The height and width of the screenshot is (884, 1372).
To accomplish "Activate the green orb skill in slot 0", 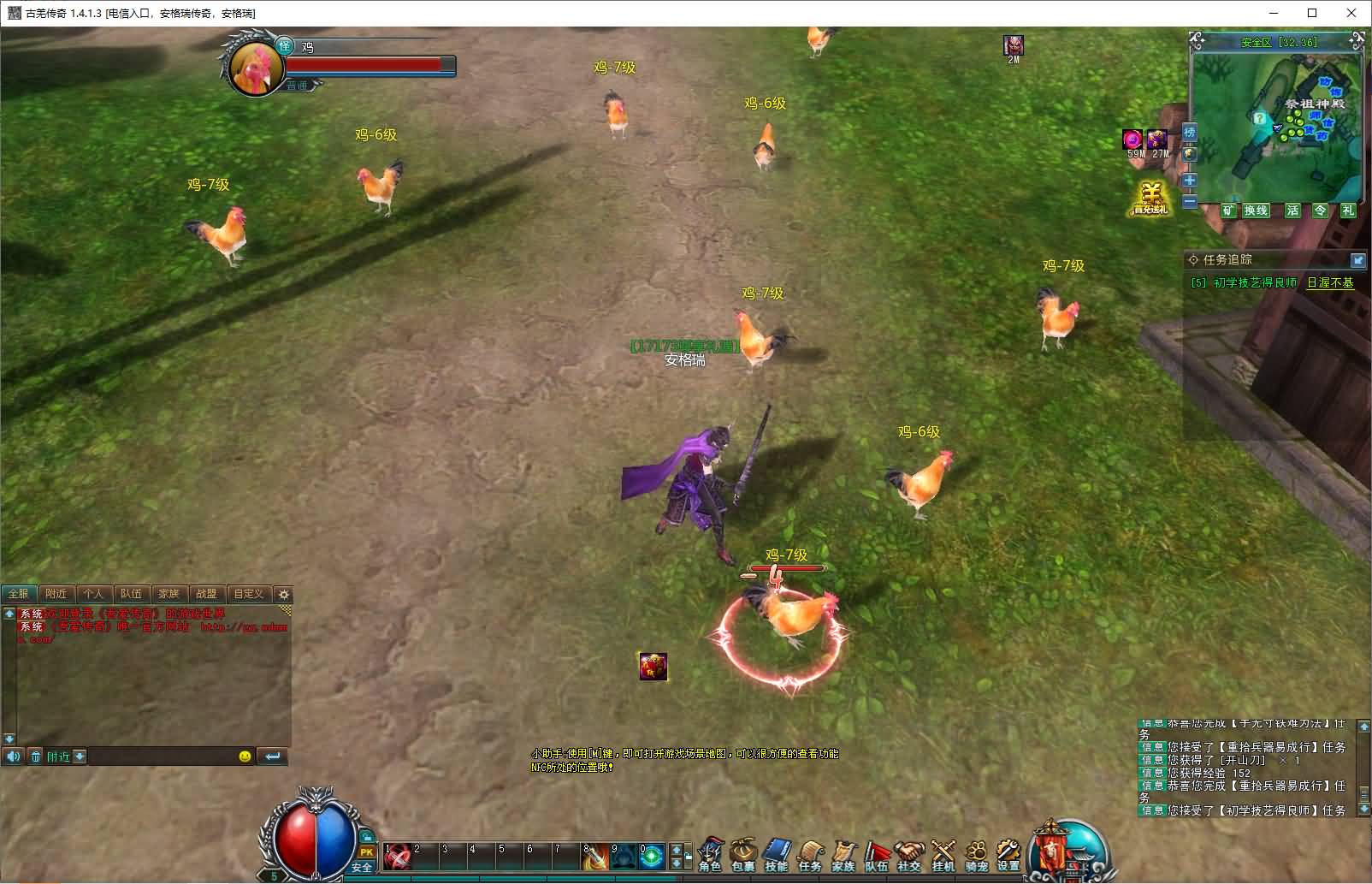I will tap(652, 857).
